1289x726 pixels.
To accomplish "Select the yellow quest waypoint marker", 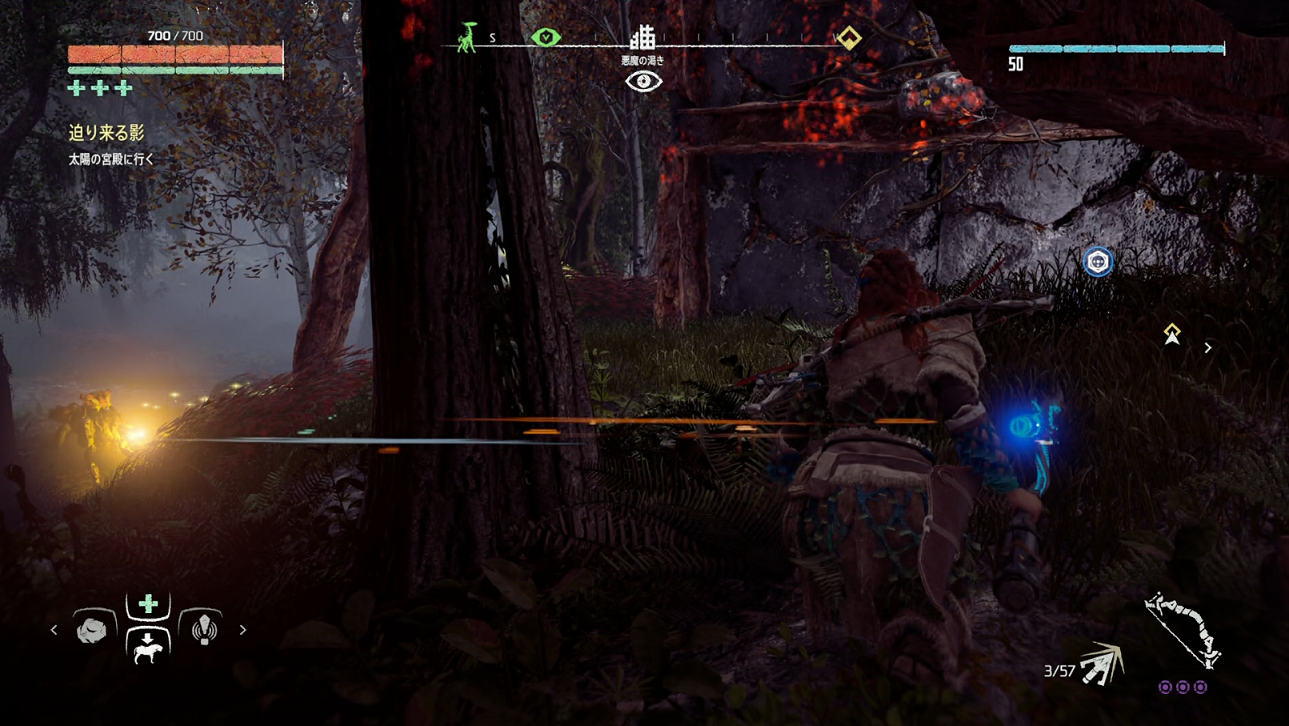I will coord(1172,333).
